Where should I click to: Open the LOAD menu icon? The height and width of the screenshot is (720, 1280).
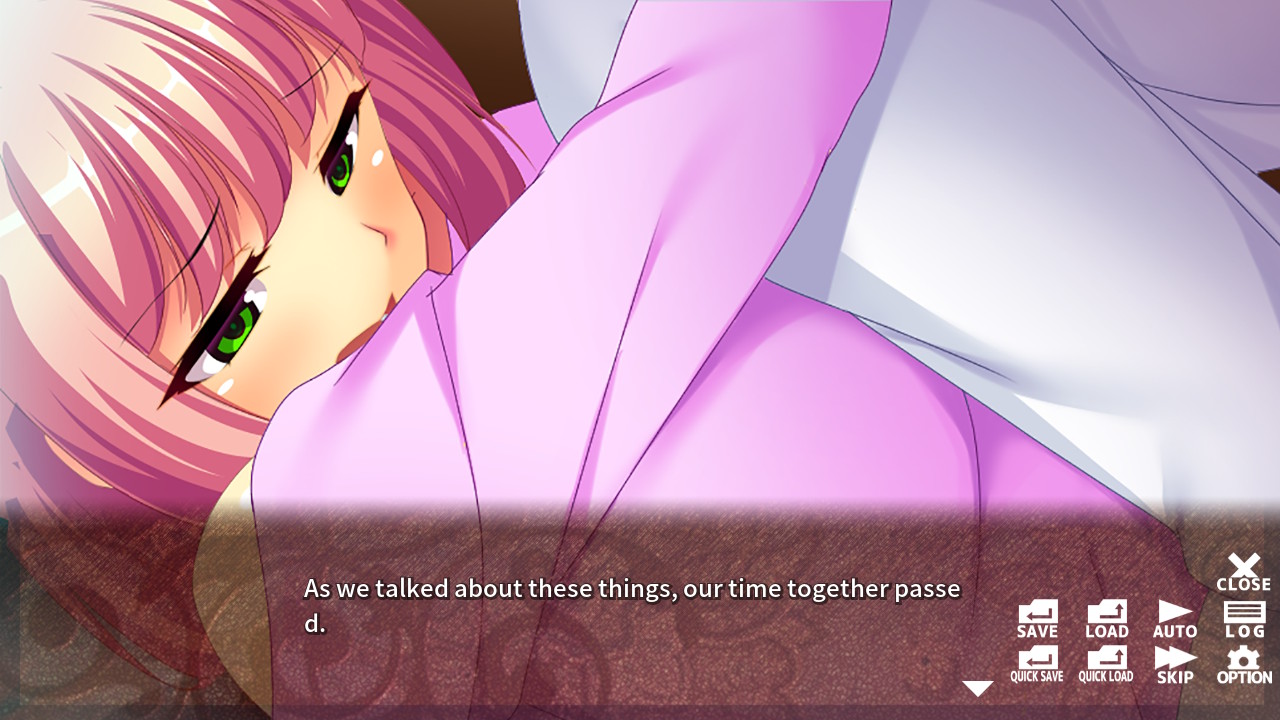pyautogui.click(x=1106, y=618)
